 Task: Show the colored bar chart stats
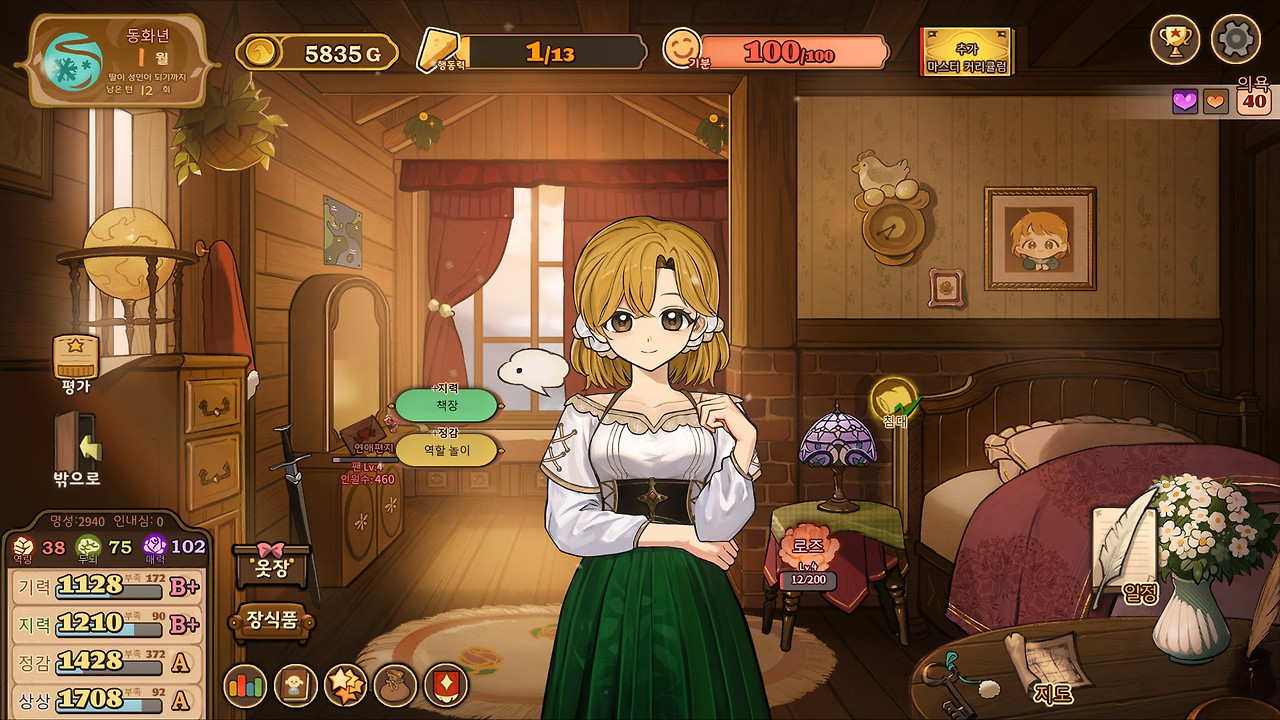click(x=245, y=686)
